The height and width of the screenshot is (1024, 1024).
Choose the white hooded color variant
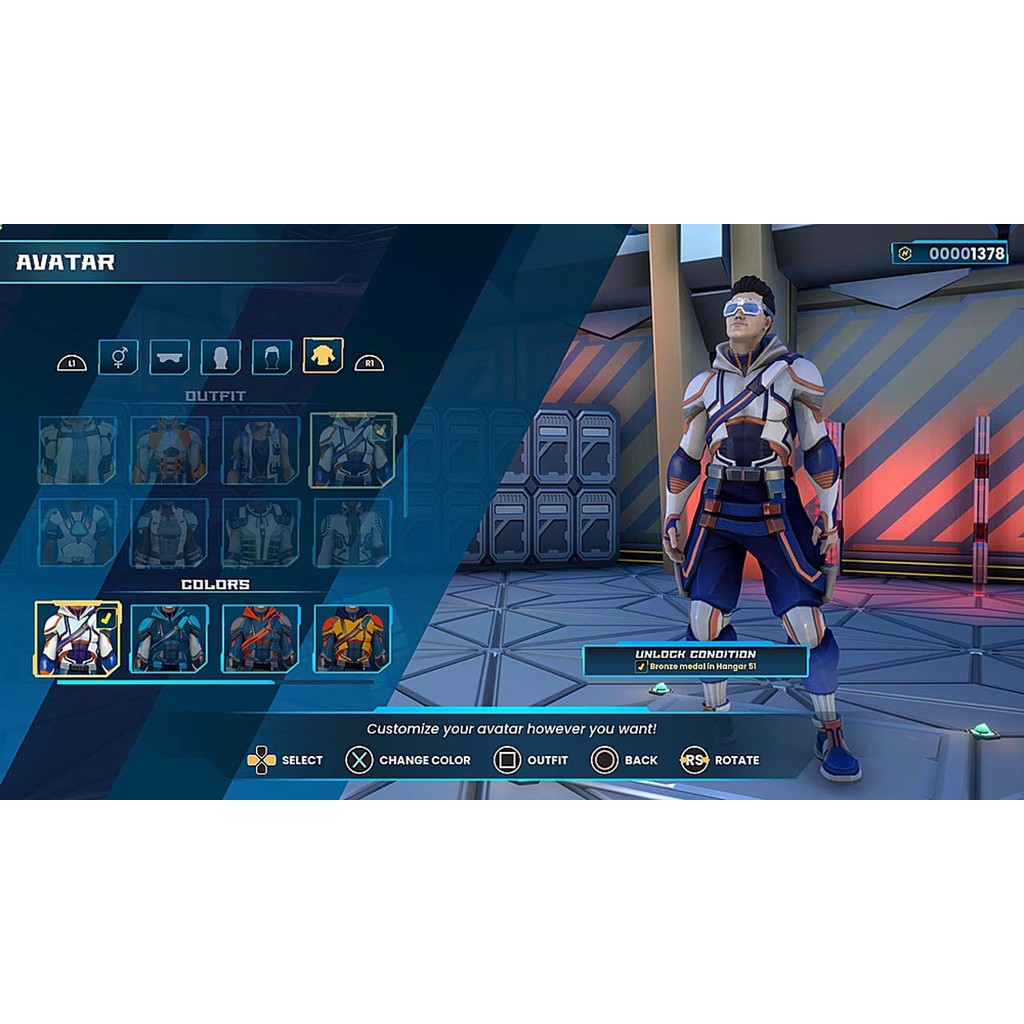[78, 638]
